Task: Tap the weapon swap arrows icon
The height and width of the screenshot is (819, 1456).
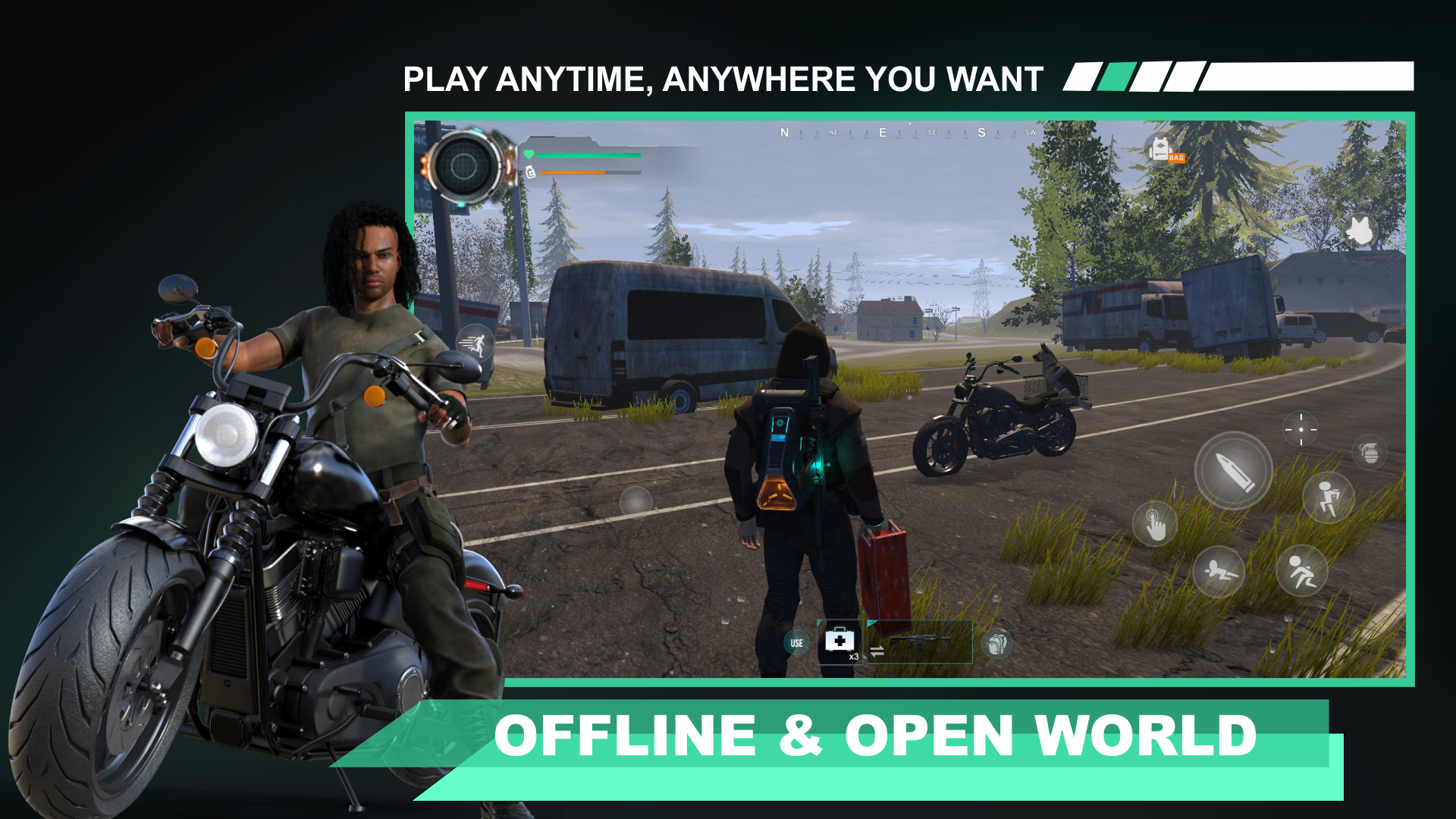Action: [x=877, y=651]
